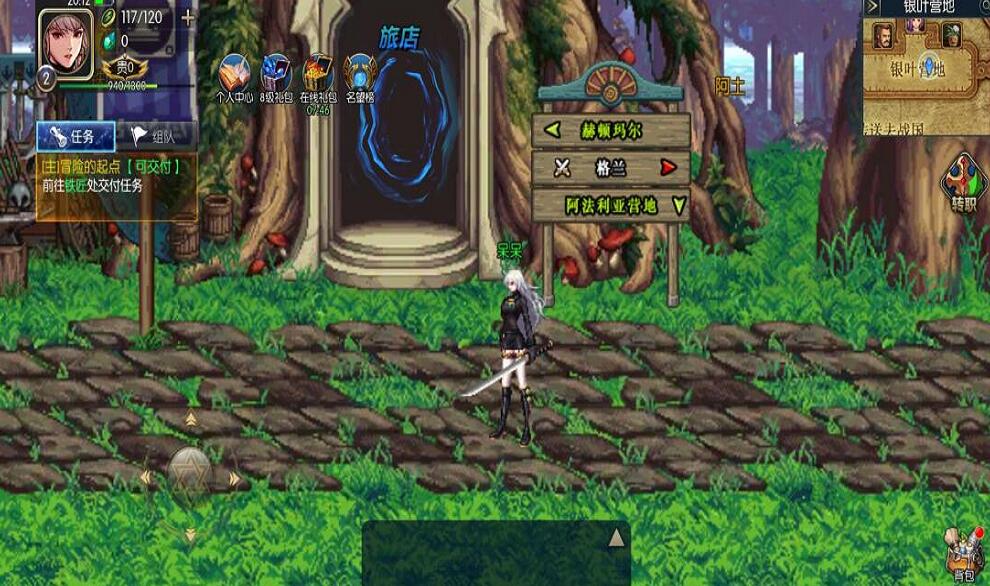Claim the 8级礼包 level gift pack
Screen dimensions: 990x586
click(276, 77)
